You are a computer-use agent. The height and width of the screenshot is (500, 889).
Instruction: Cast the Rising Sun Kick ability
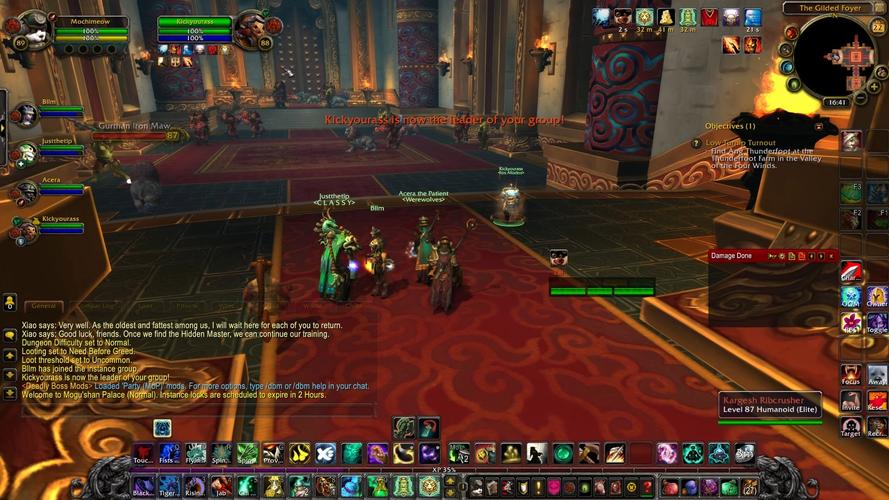coord(195,486)
